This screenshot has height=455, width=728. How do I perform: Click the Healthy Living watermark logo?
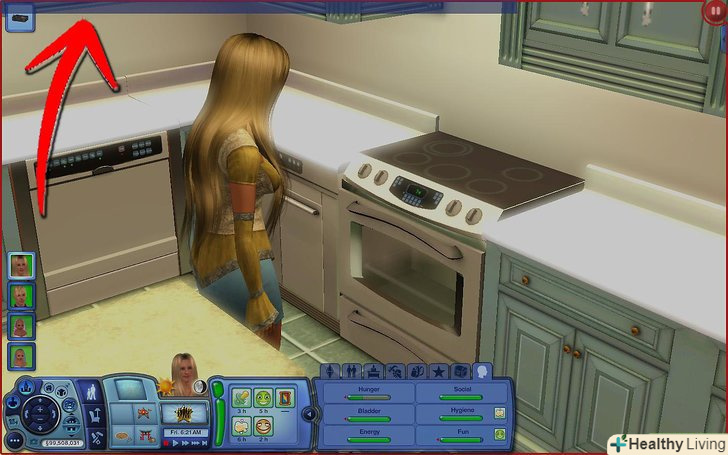667,444
